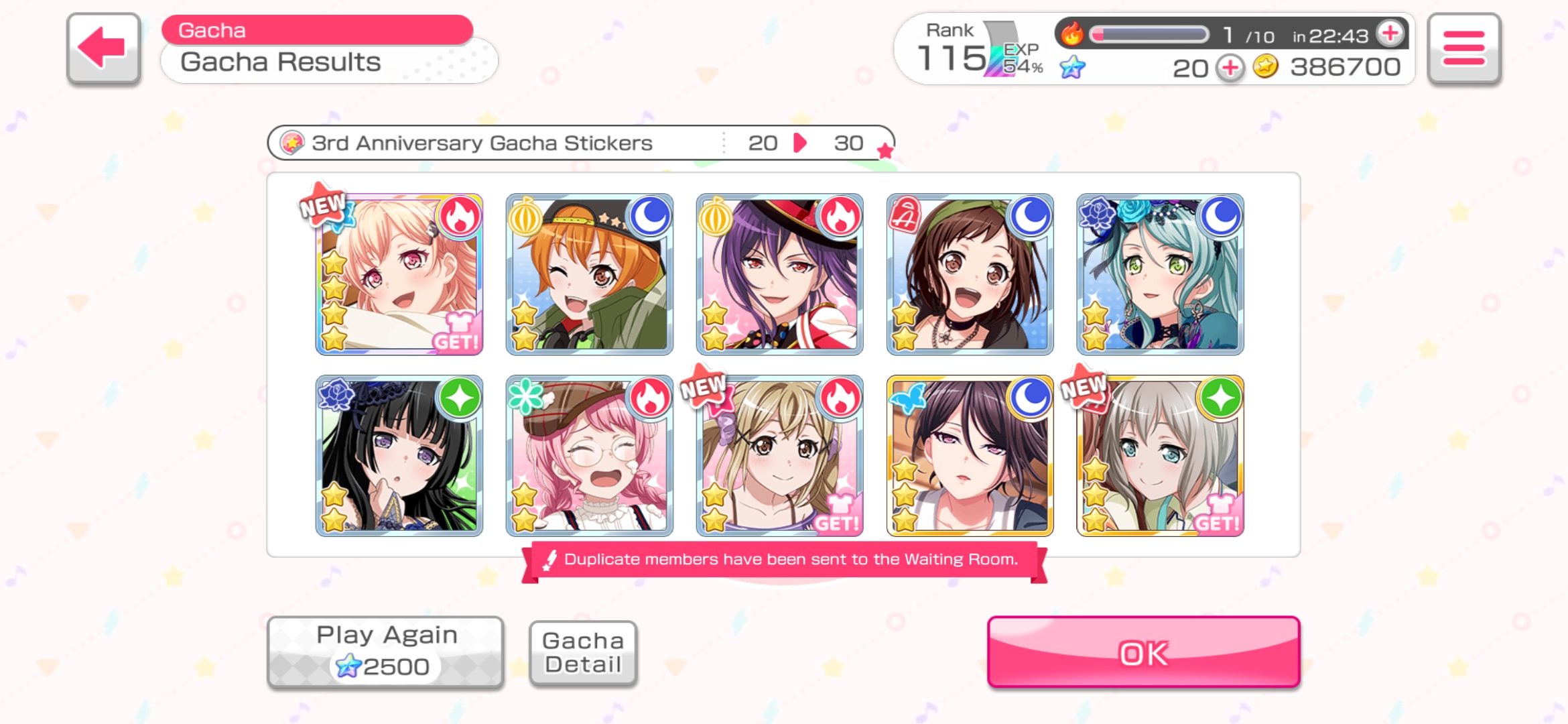Confirm results with the OK button

(1143, 652)
